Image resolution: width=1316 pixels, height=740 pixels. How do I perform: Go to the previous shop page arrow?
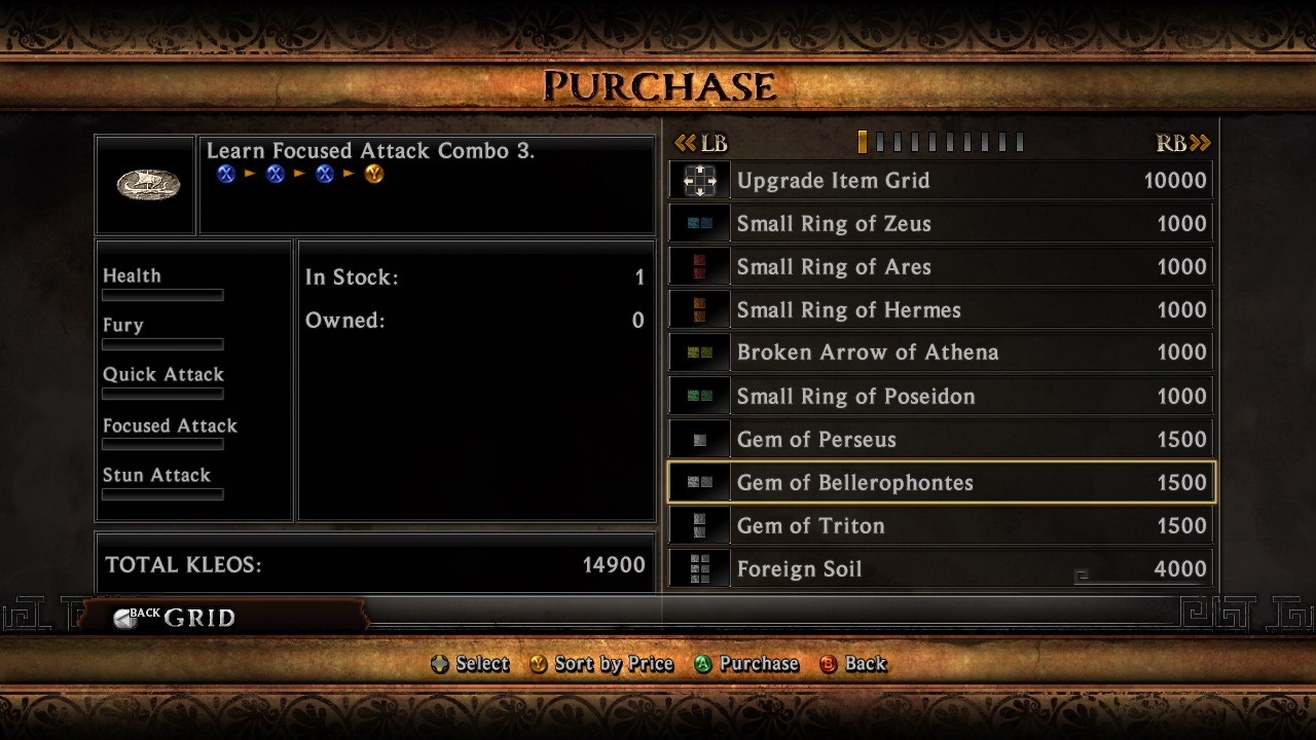(700, 143)
